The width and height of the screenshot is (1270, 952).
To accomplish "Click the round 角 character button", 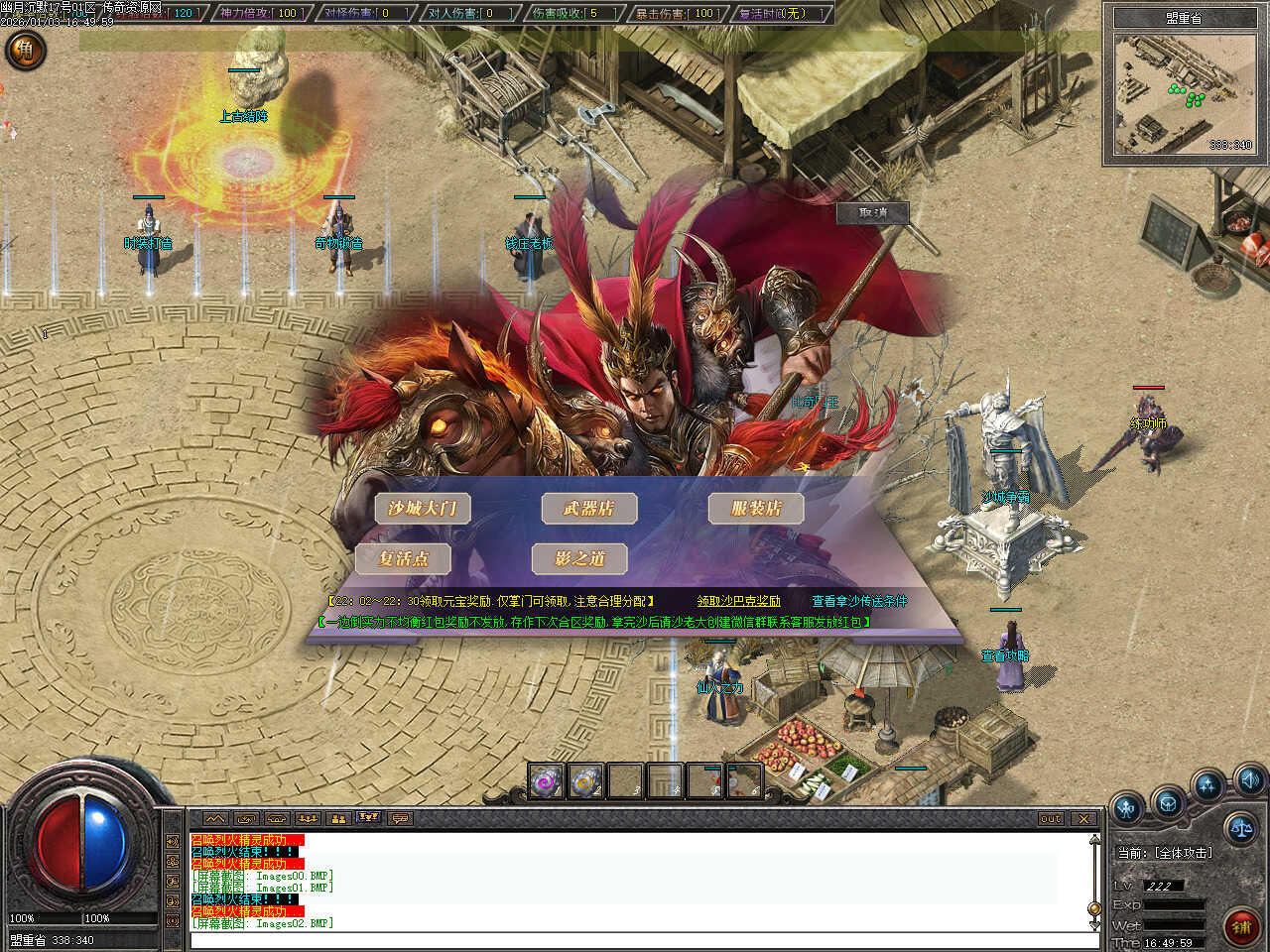I will tap(26, 50).
